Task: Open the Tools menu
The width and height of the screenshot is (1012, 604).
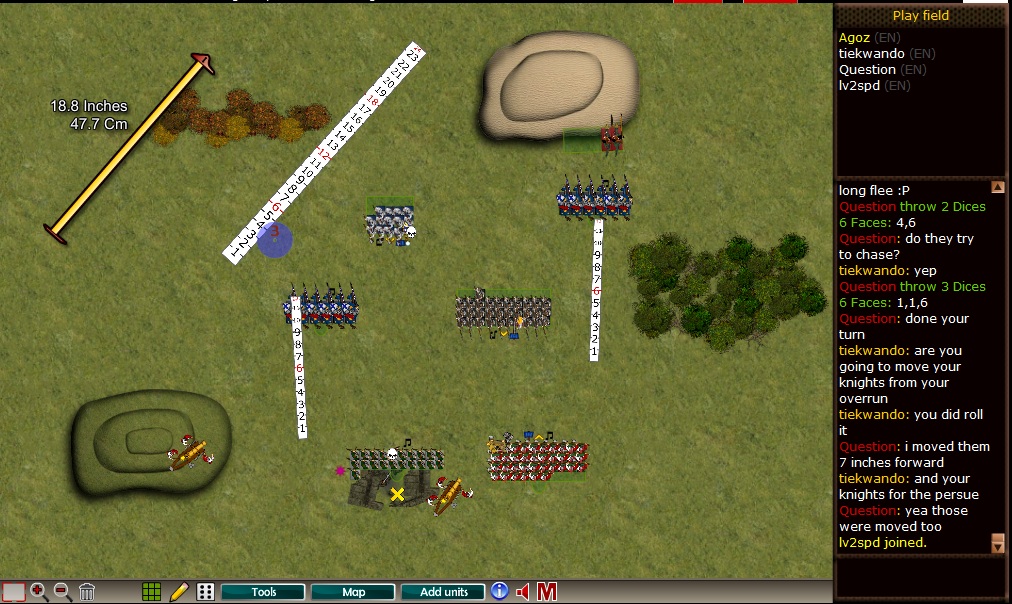Action: coord(264,592)
